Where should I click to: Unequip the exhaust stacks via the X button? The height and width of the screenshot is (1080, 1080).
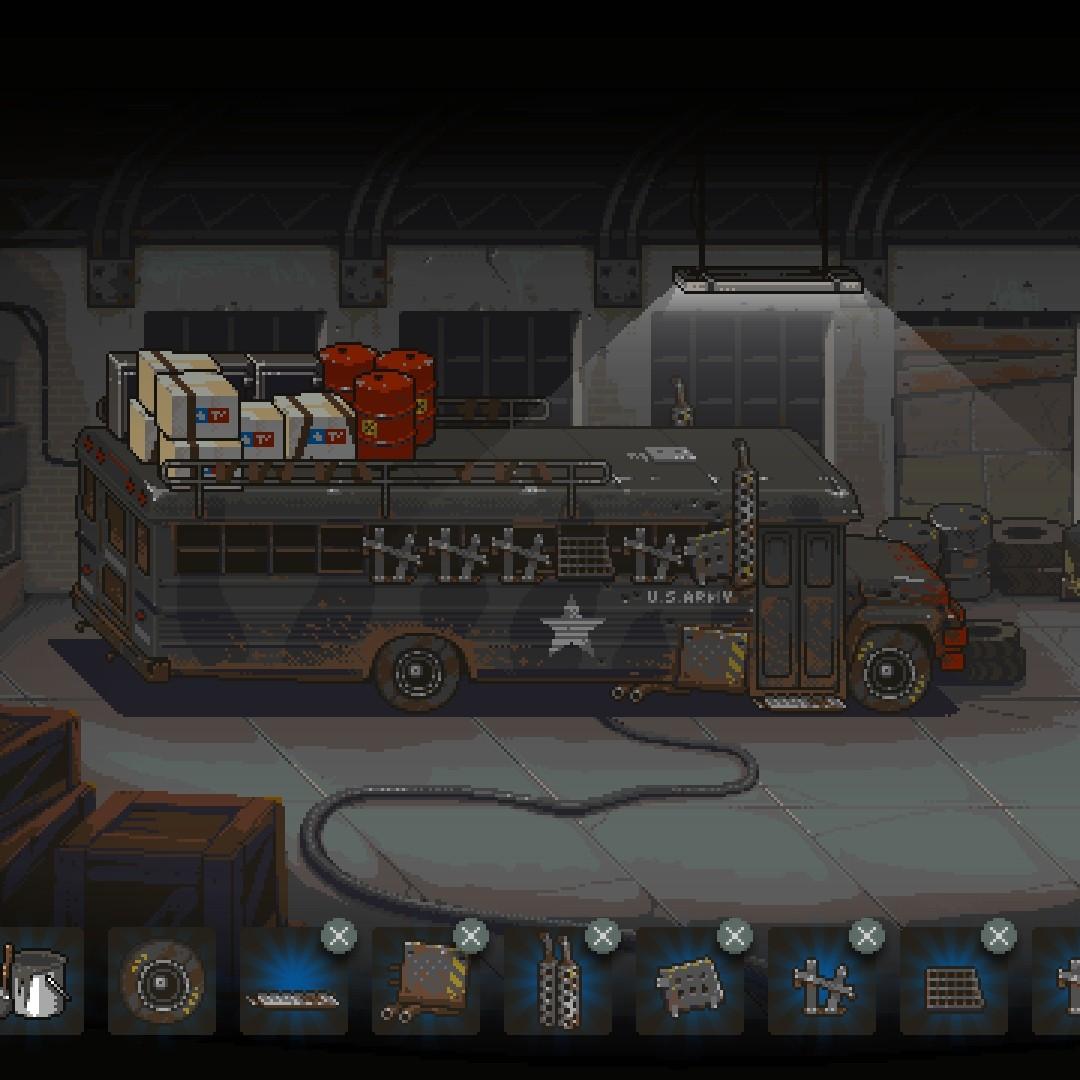click(x=602, y=937)
